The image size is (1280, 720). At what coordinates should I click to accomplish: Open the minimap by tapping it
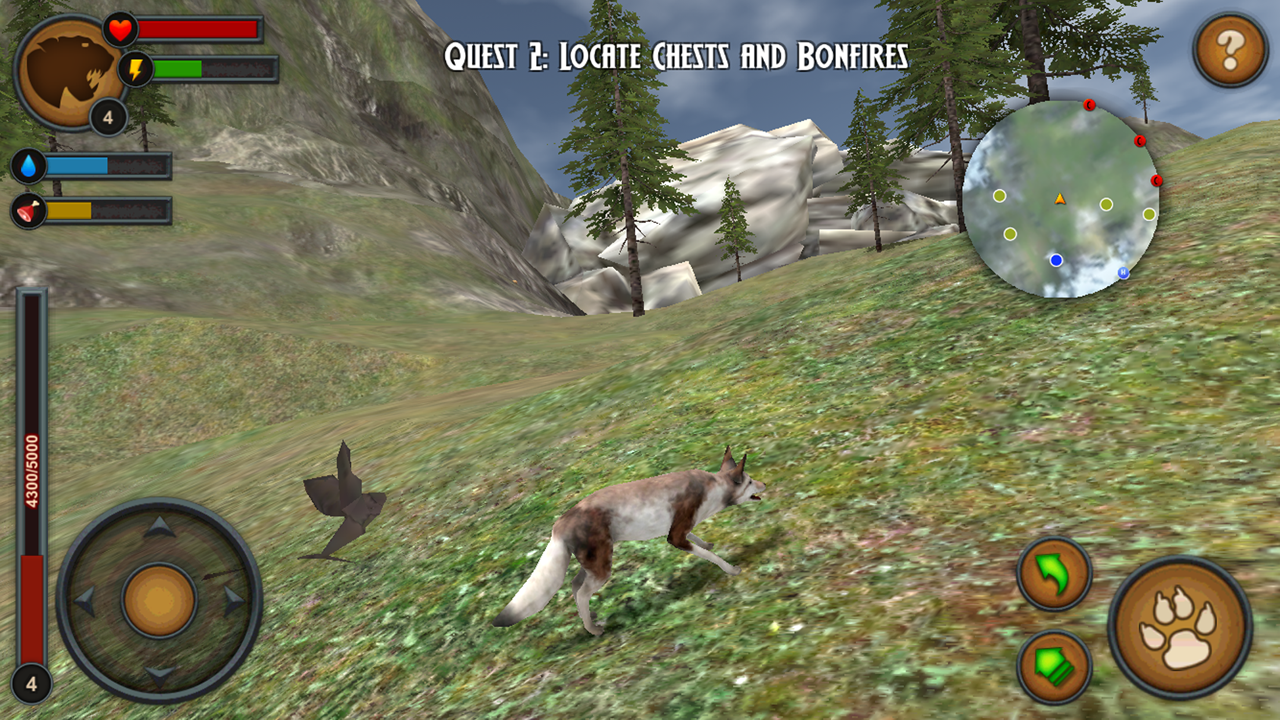pyautogui.click(x=1061, y=192)
